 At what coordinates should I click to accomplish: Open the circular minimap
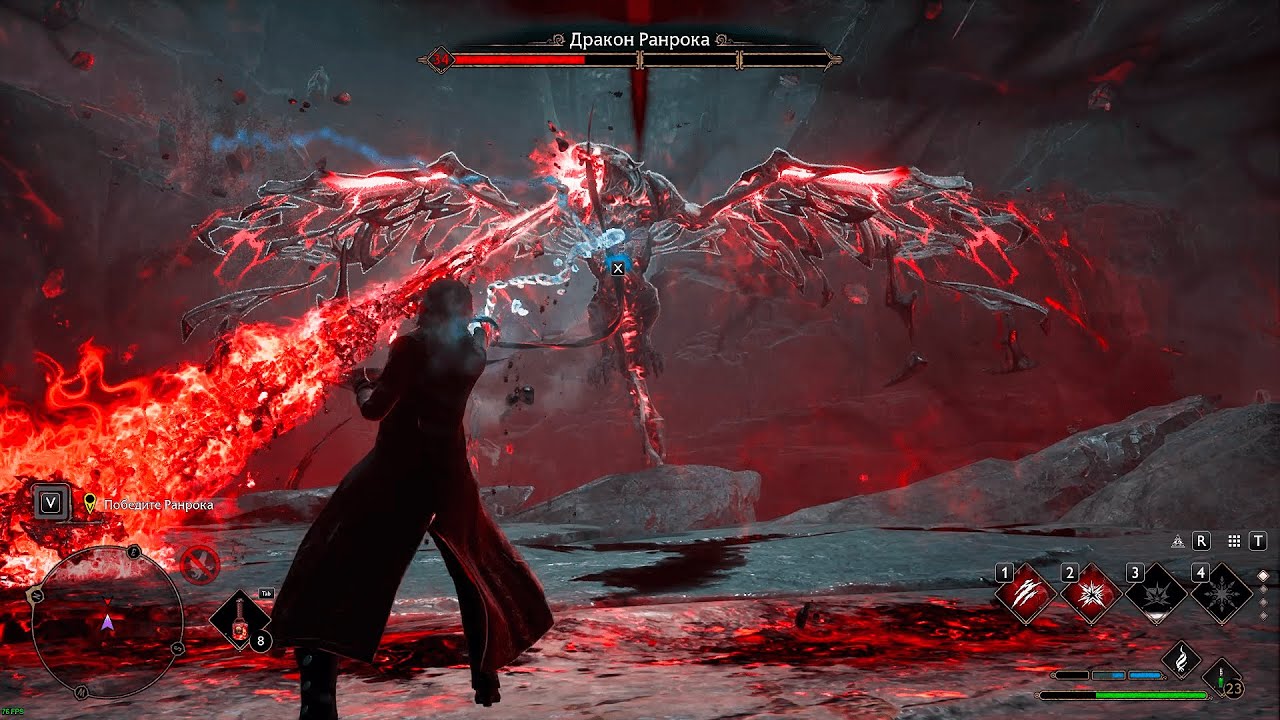[x=107, y=622]
